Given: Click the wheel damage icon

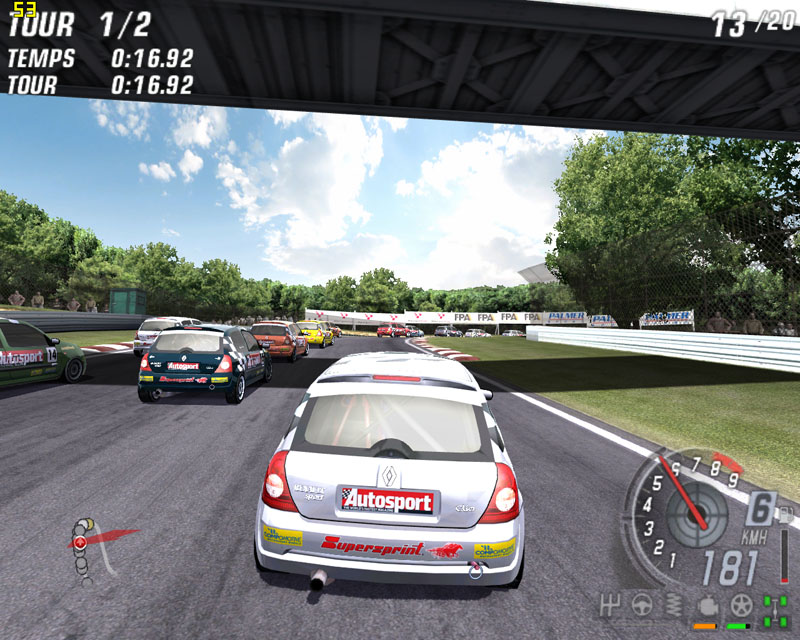Looking at the screenshot, I should (x=741, y=606).
